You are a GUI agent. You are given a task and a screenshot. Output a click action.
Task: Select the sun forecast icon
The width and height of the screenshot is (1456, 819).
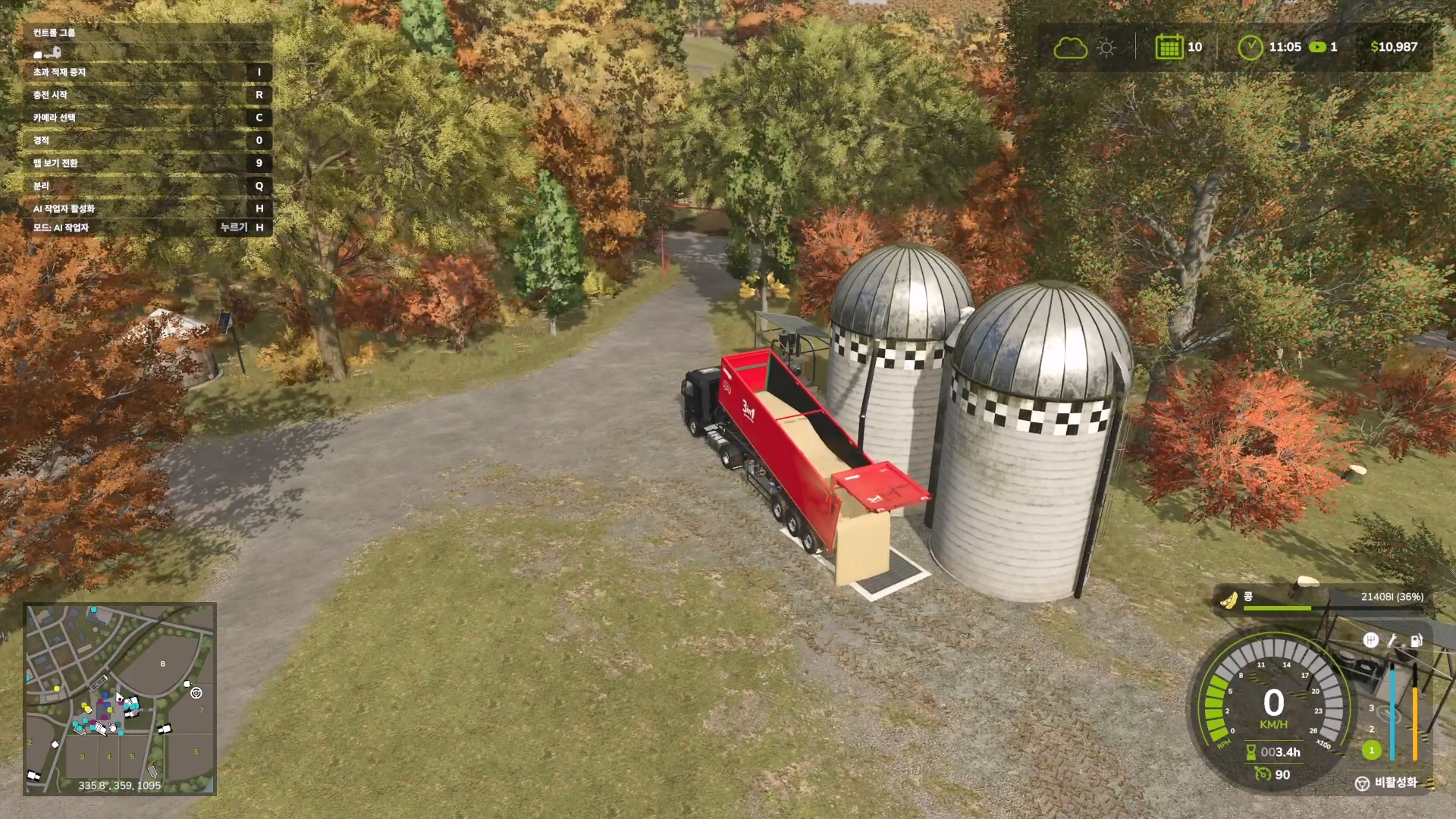[x=1106, y=48]
